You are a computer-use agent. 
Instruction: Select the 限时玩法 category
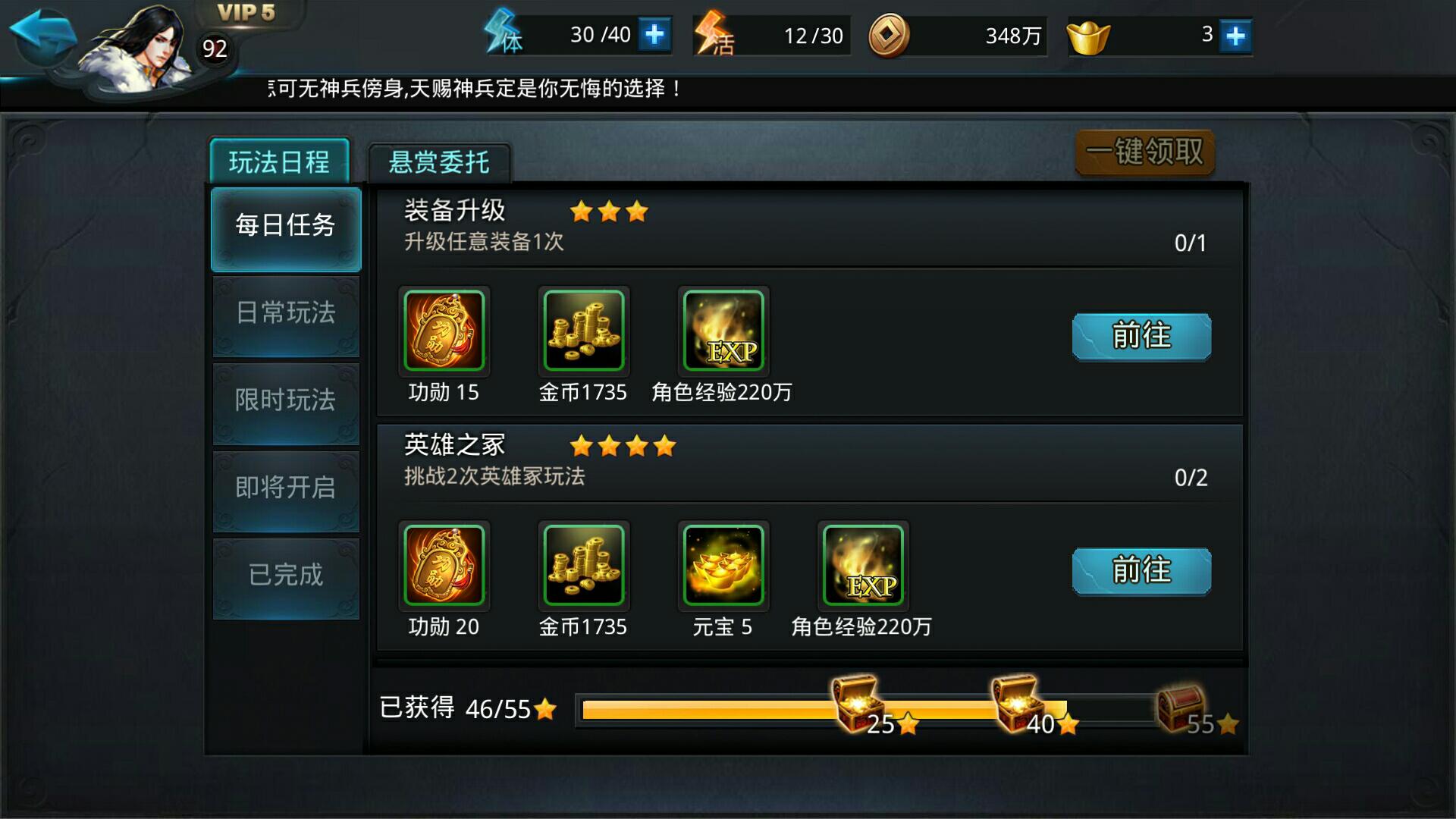point(286,403)
